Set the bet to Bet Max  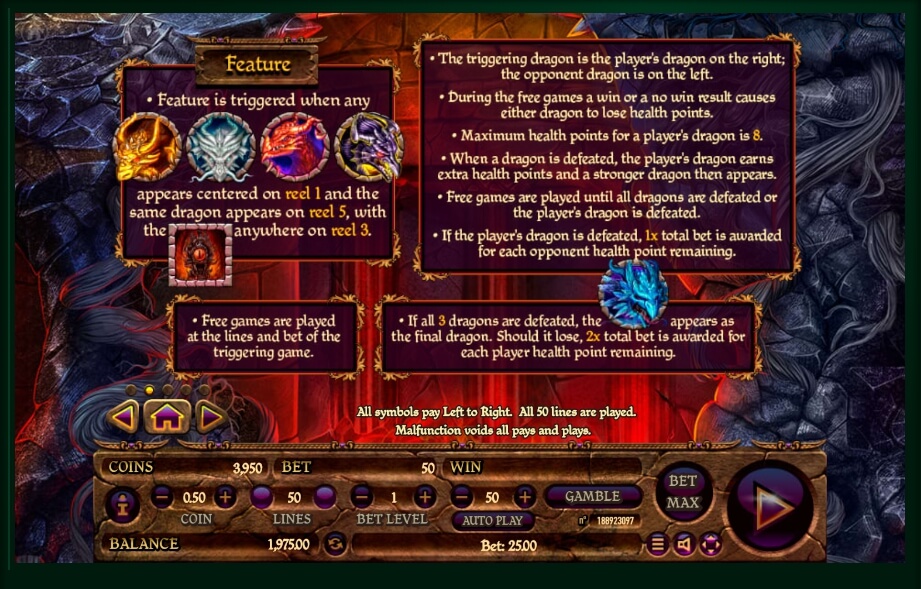coord(683,491)
